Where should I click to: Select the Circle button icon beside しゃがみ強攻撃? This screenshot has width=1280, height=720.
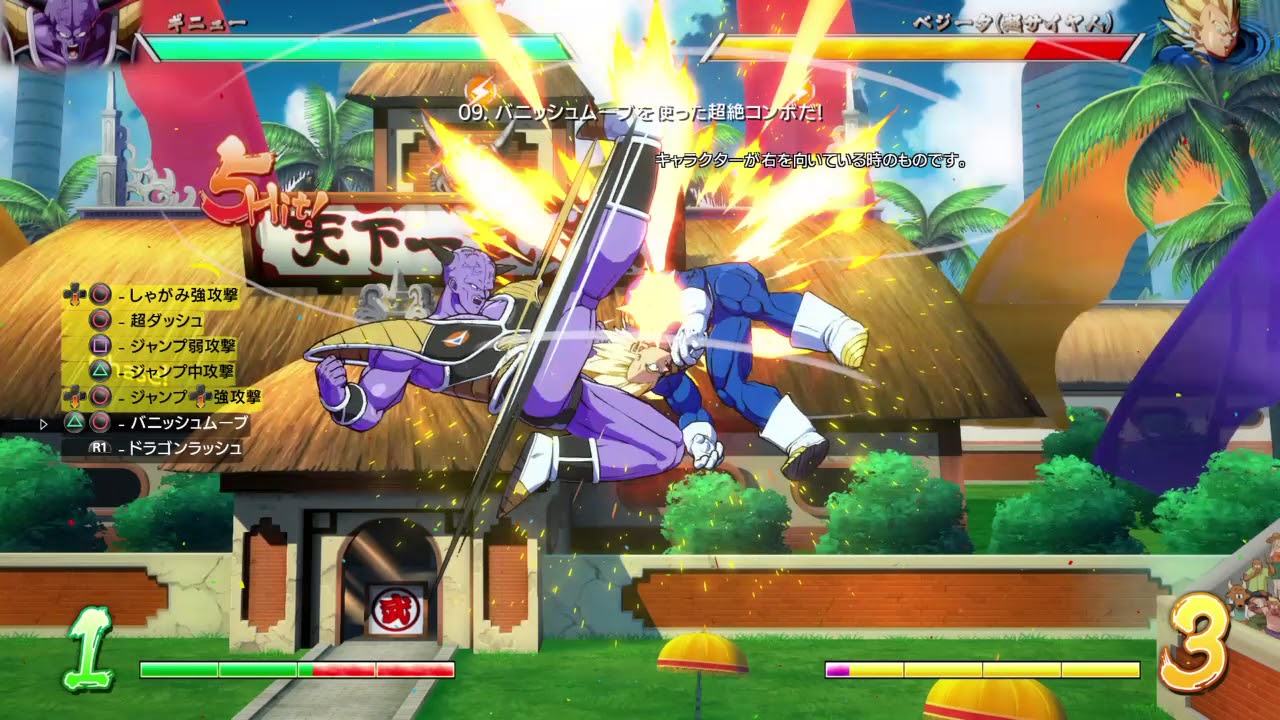coord(98,294)
